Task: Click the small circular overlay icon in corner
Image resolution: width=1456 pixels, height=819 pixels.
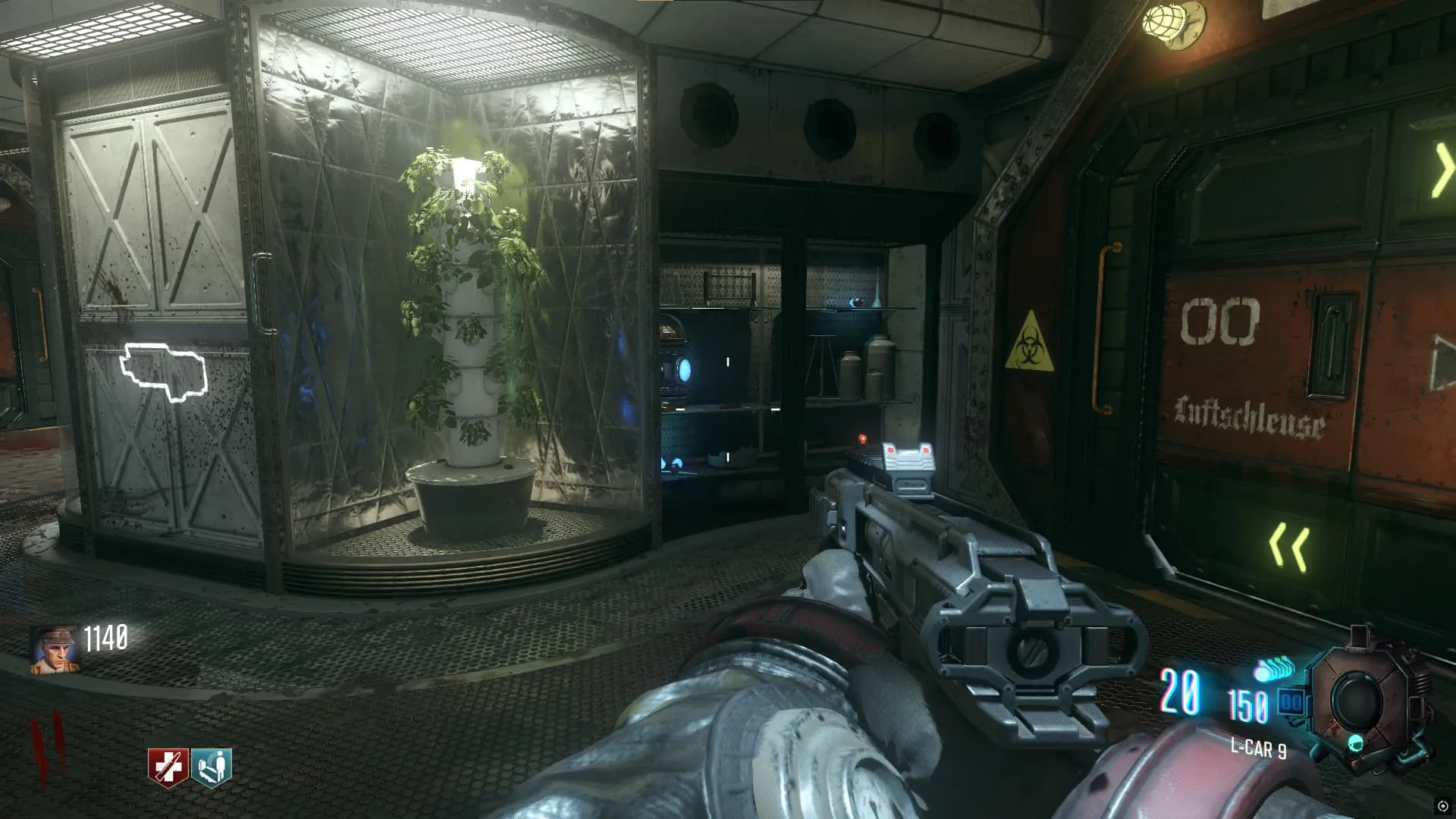Action: pyautogui.click(x=1442, y=806)
